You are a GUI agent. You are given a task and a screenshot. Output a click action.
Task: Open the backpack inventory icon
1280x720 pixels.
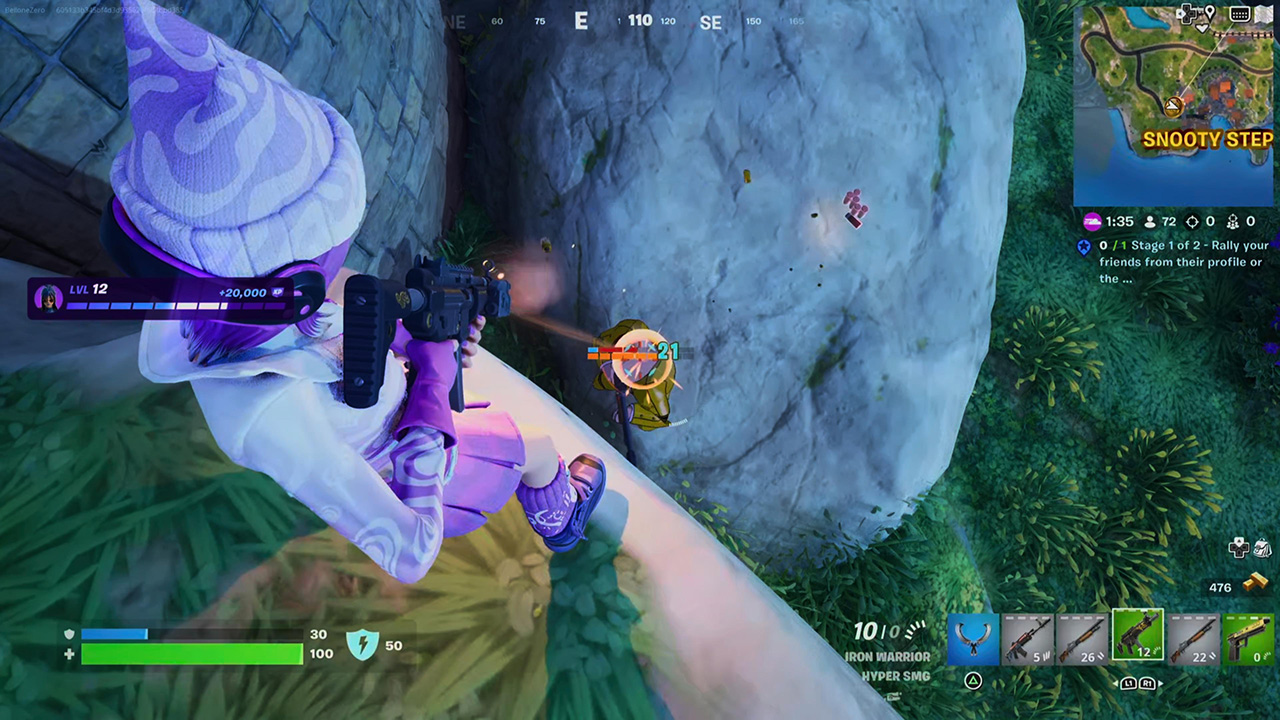(1262, 549)
